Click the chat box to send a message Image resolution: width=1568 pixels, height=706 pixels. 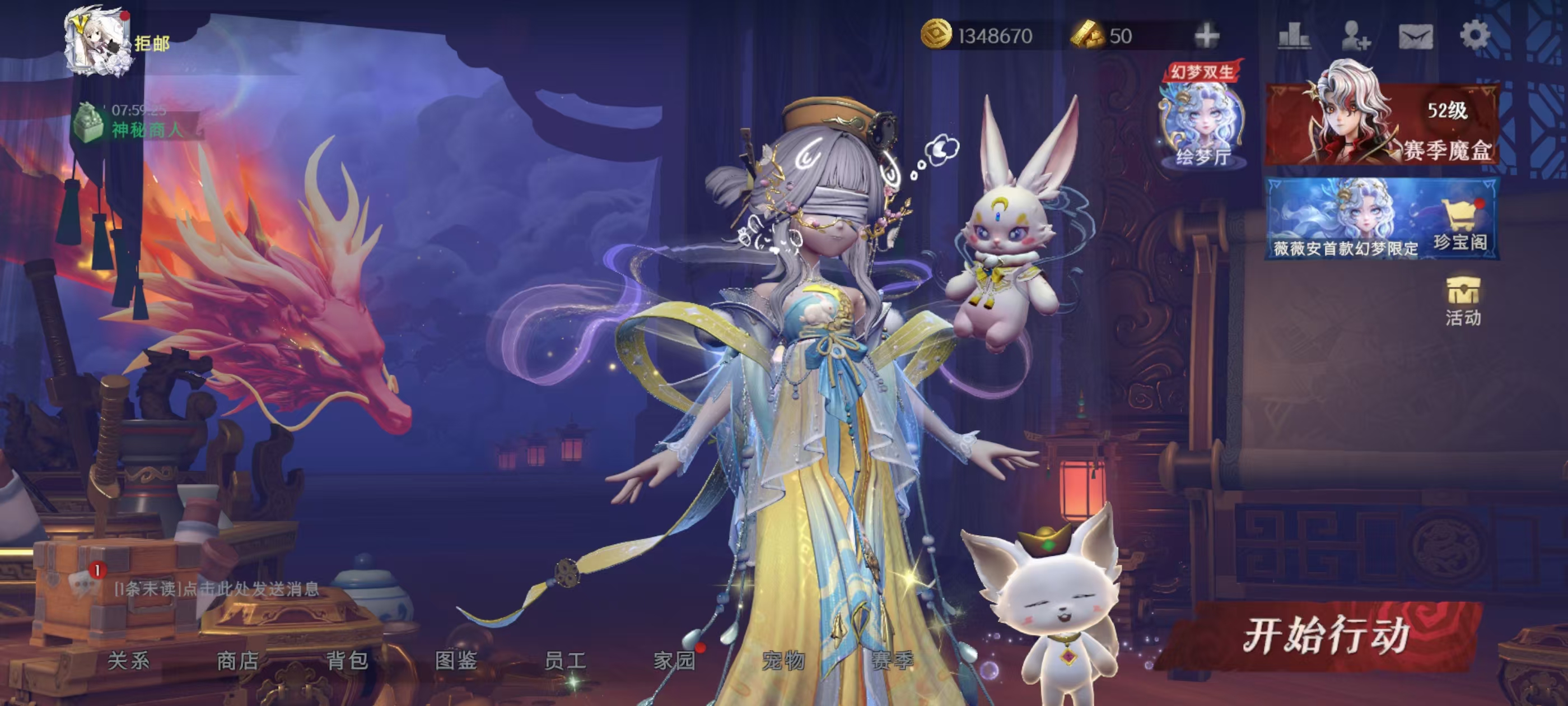click(x=217, y=589)
